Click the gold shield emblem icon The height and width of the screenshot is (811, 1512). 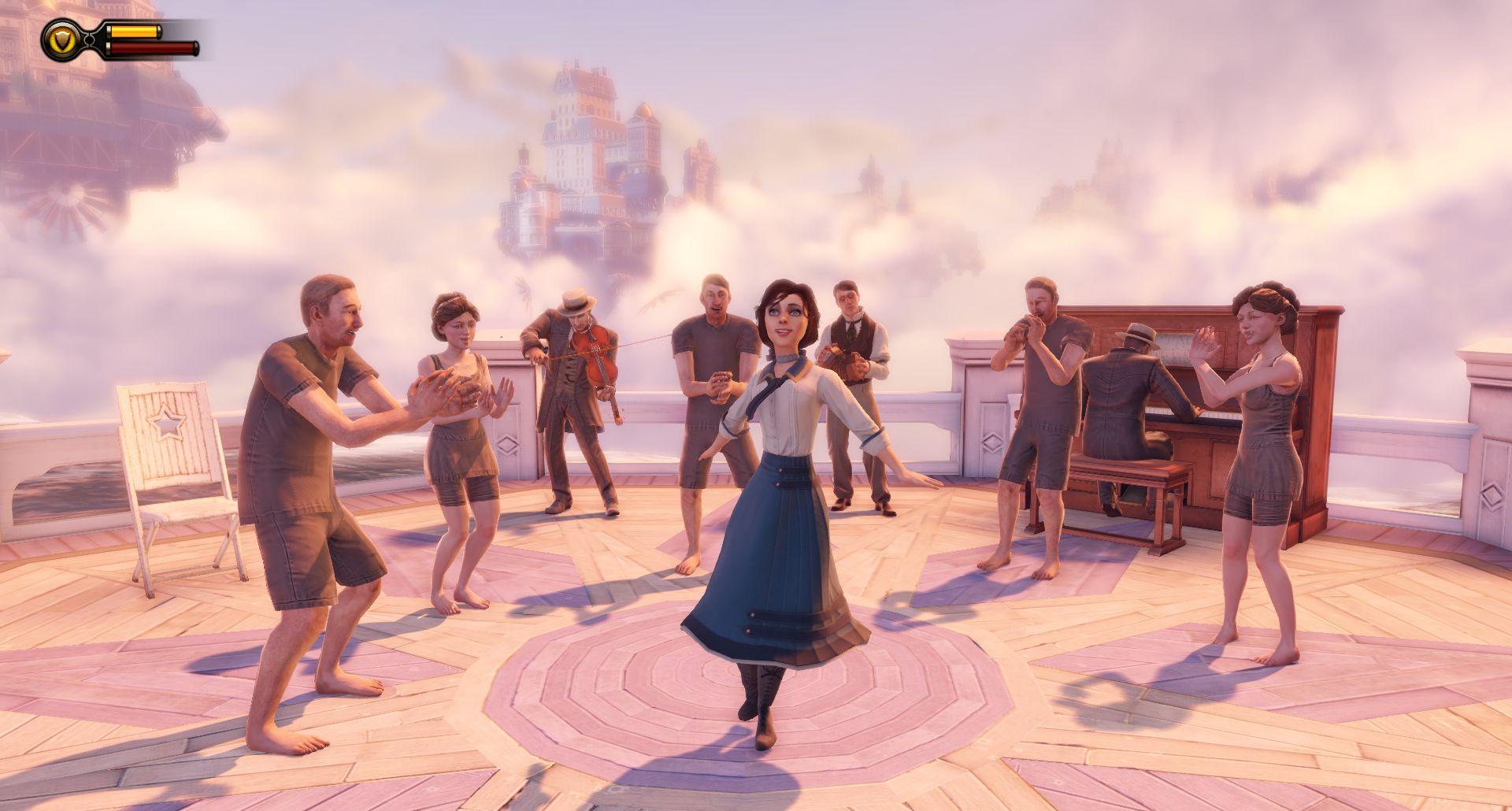(59, 39)
